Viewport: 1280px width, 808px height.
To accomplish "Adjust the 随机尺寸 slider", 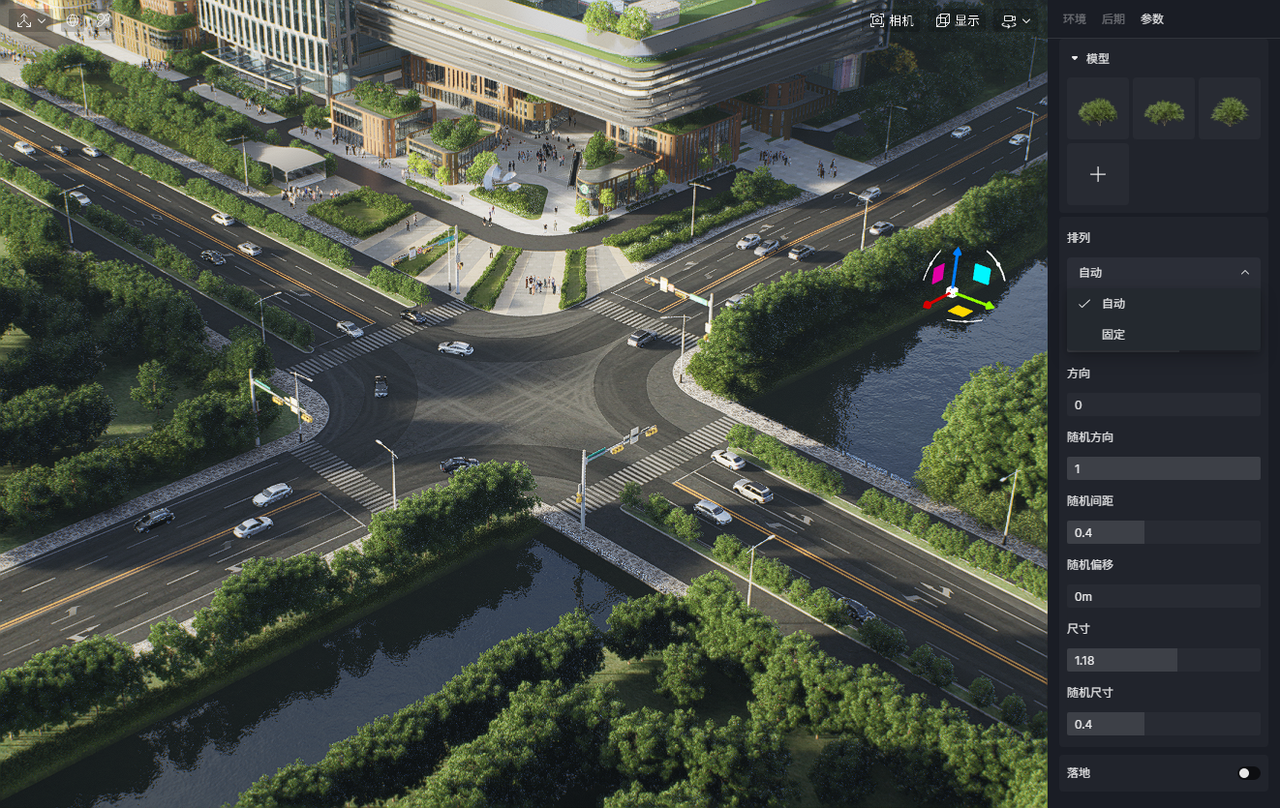I will (1163, 724).
